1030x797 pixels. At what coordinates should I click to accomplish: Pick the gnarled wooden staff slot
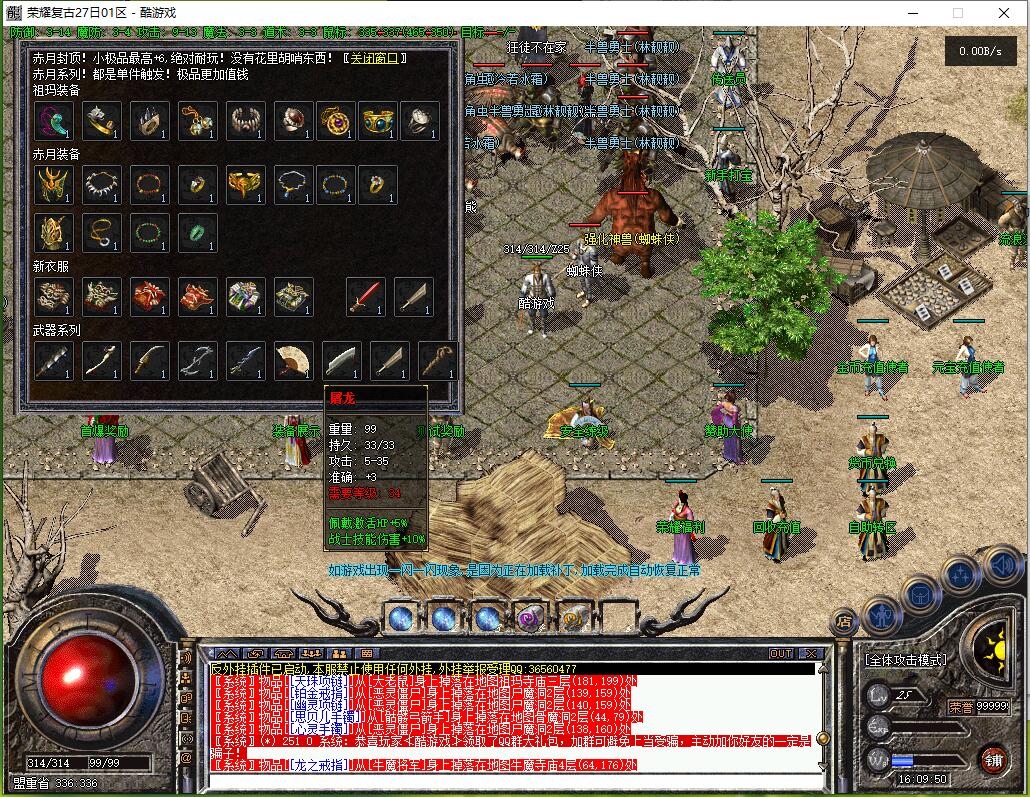pyautogui.click(x=437, y=360)
